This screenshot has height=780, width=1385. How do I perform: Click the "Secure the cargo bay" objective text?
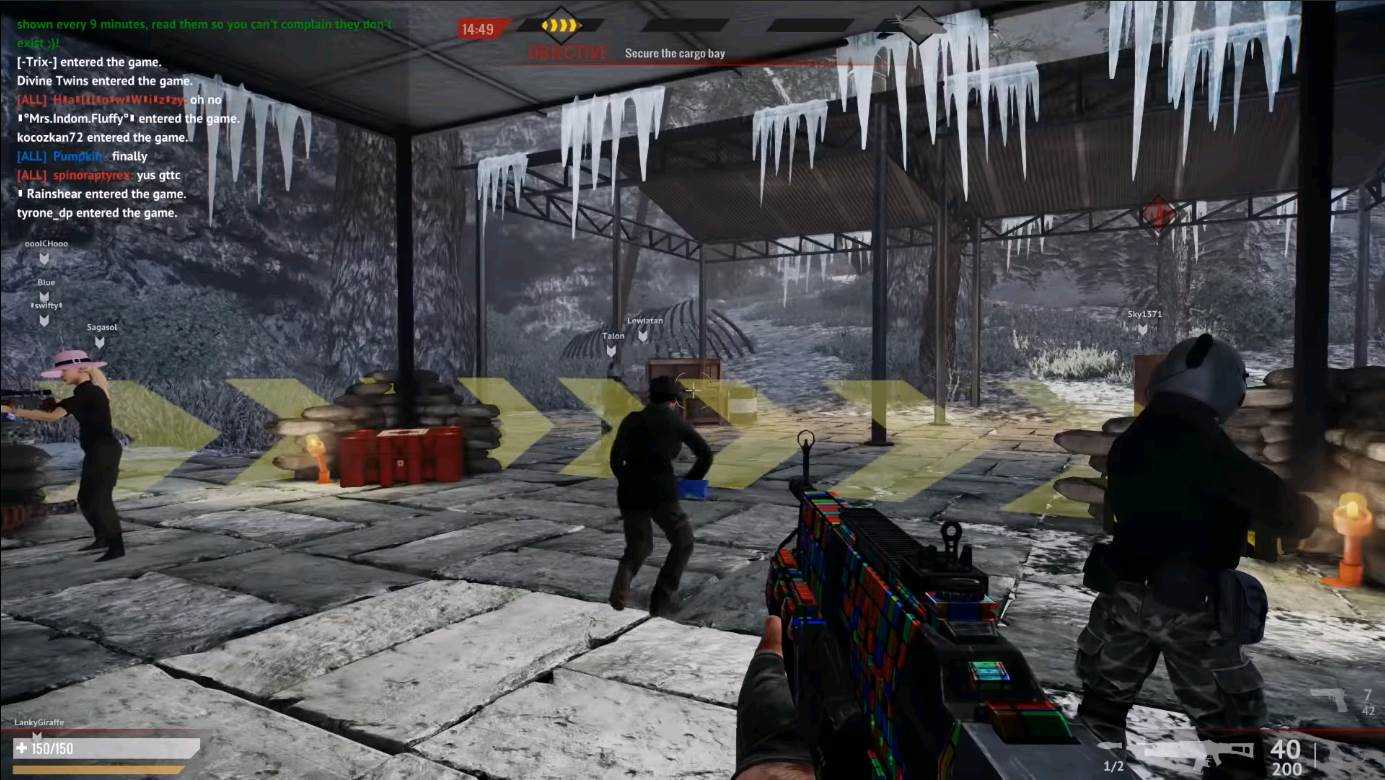[674, 53]
